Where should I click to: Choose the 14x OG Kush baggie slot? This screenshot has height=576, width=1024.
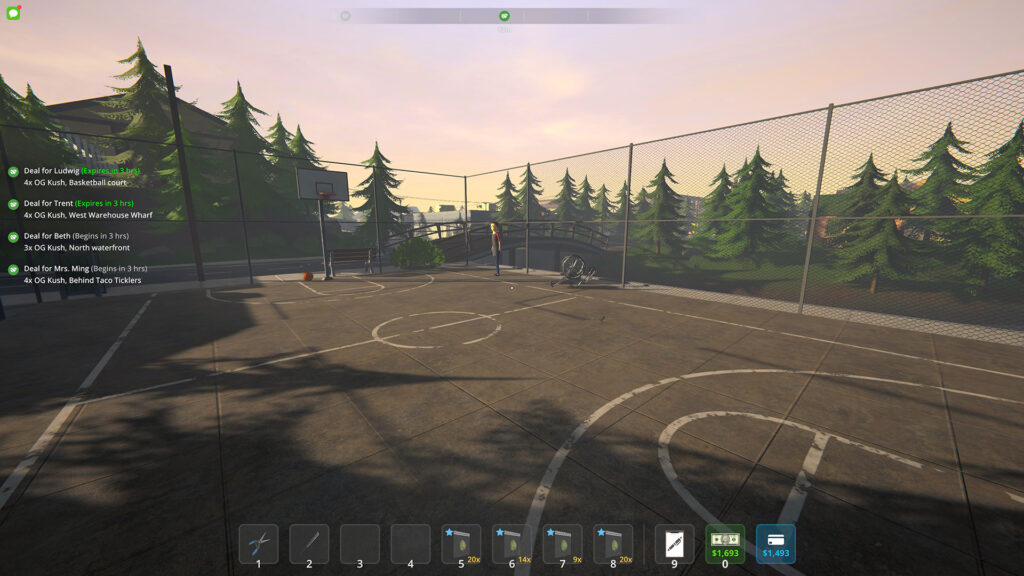point(512,544)
